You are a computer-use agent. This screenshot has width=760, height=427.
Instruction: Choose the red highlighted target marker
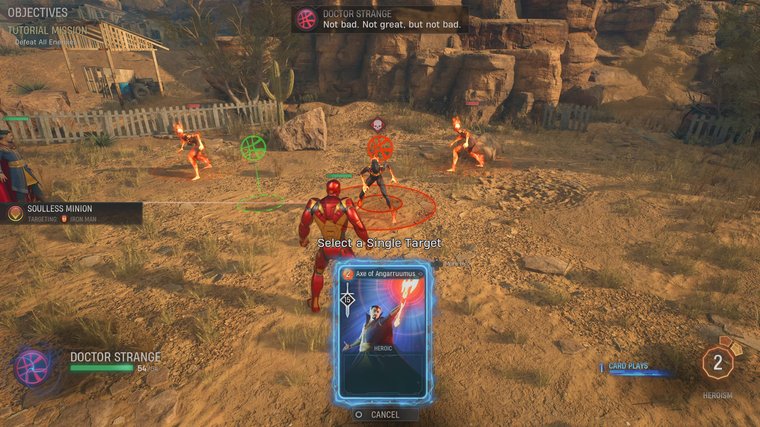380,148
